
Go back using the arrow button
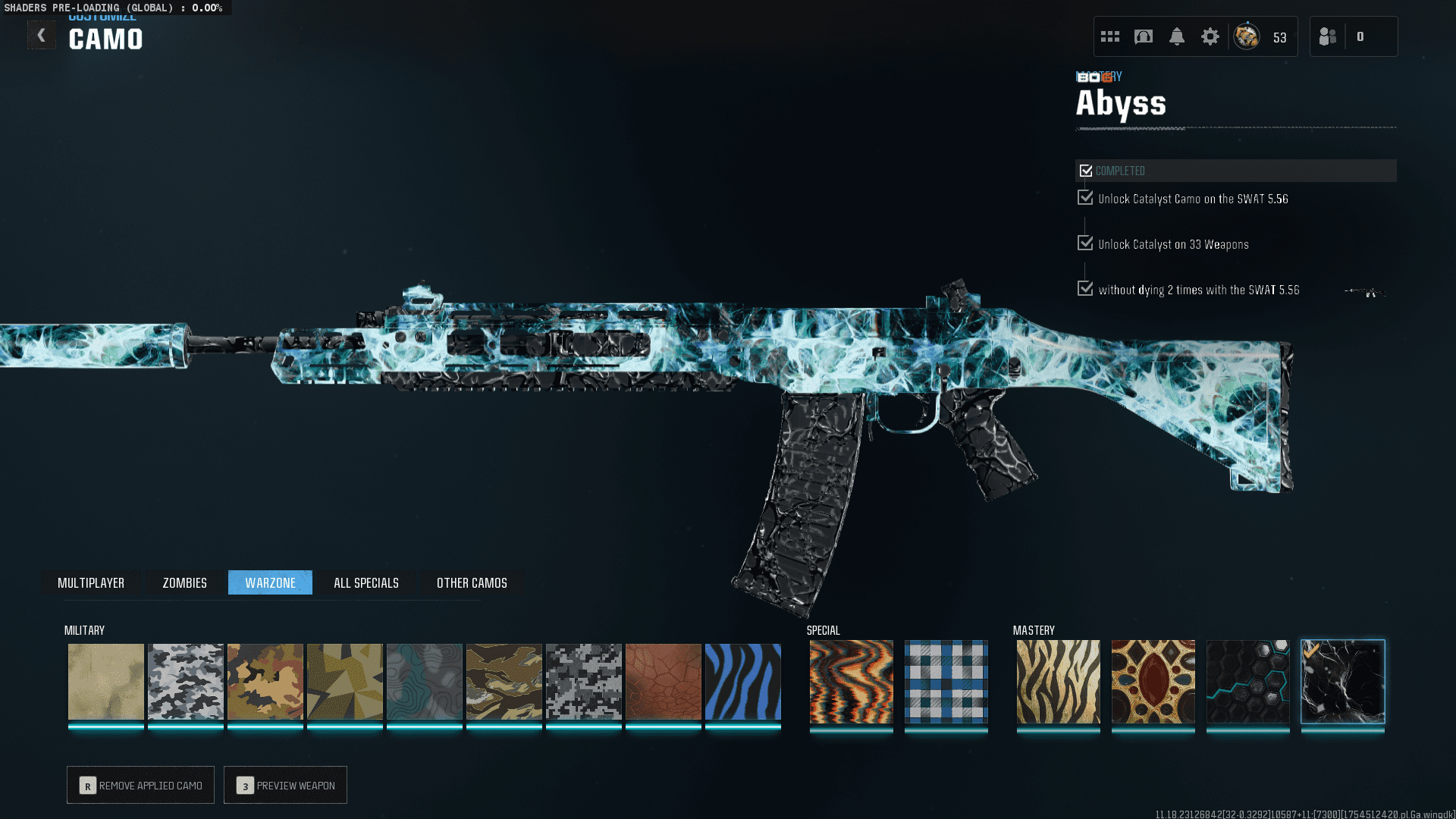point(42,36)
